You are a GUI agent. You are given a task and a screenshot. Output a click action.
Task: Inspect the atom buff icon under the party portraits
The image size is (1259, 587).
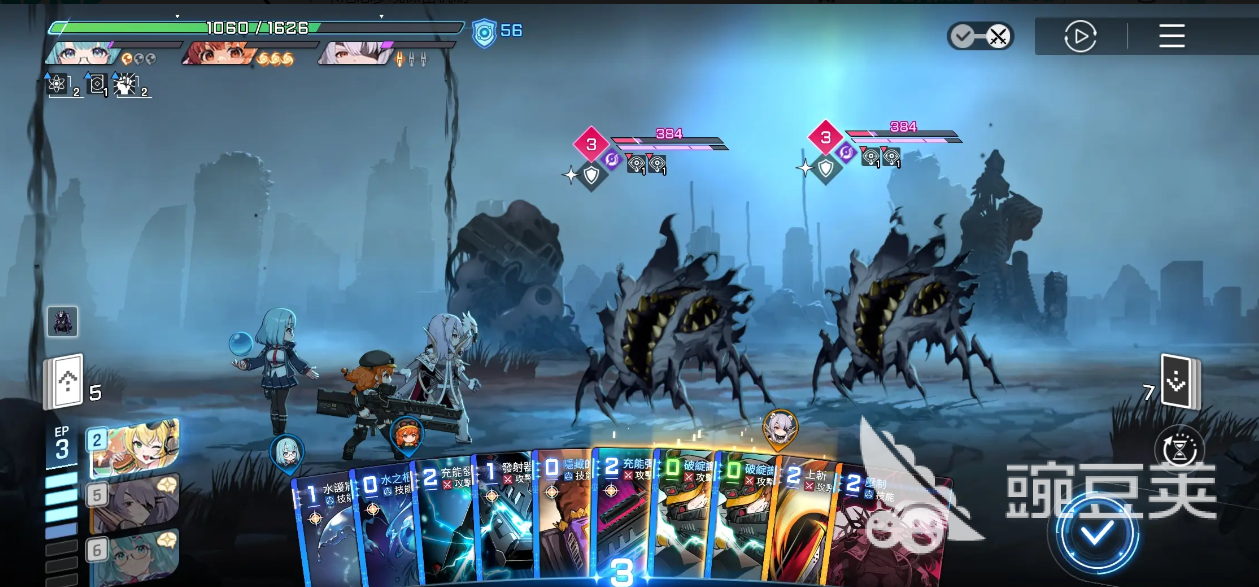[x=58, y=85]
